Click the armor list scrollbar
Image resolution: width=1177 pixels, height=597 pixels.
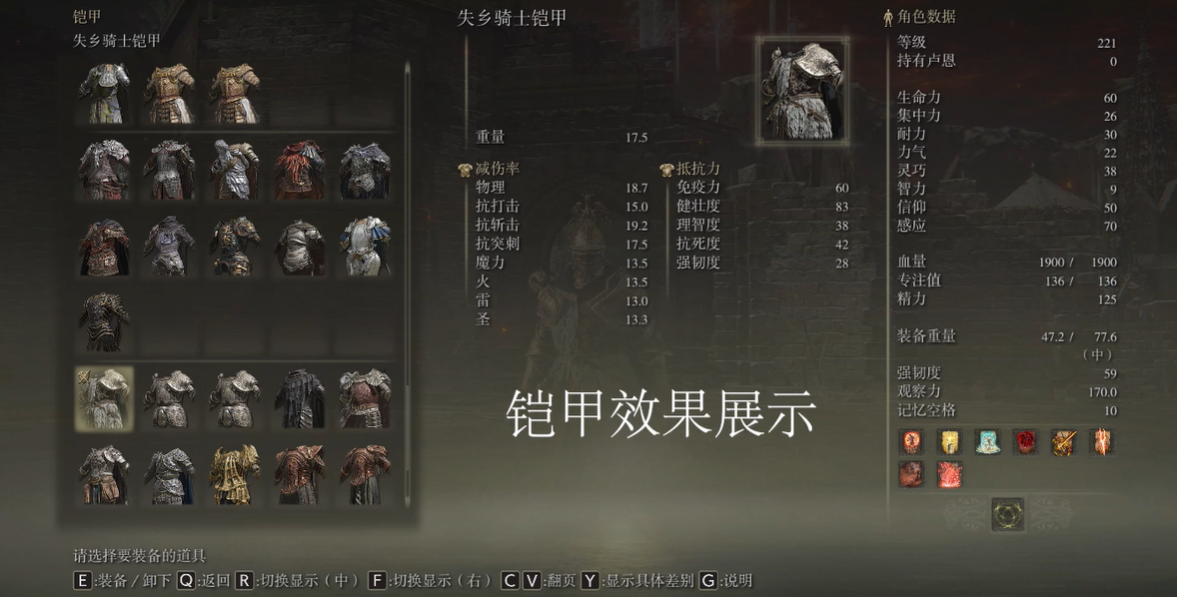click(407, 280)
